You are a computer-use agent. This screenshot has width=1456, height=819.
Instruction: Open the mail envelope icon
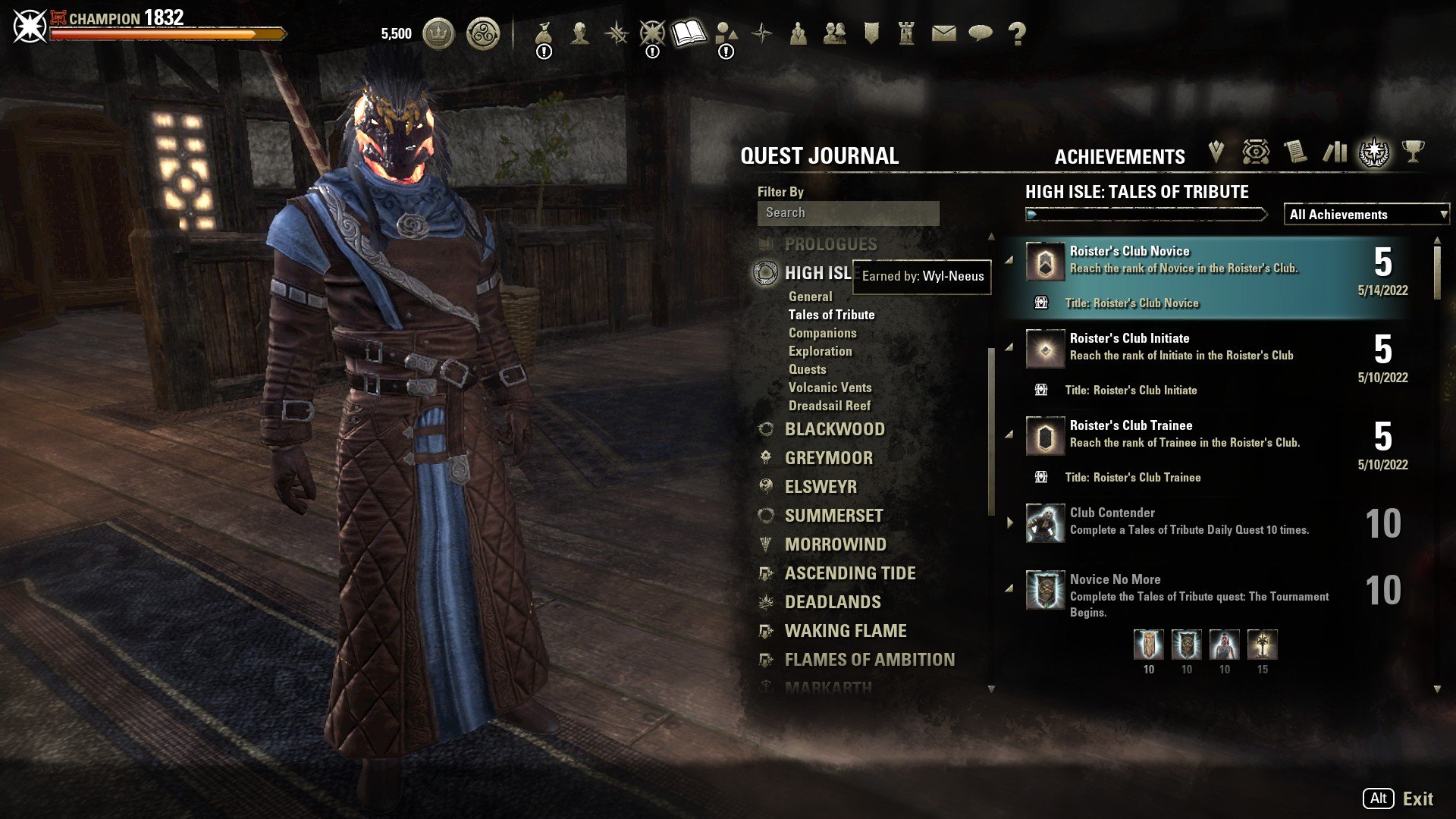(x=943, y=33)
